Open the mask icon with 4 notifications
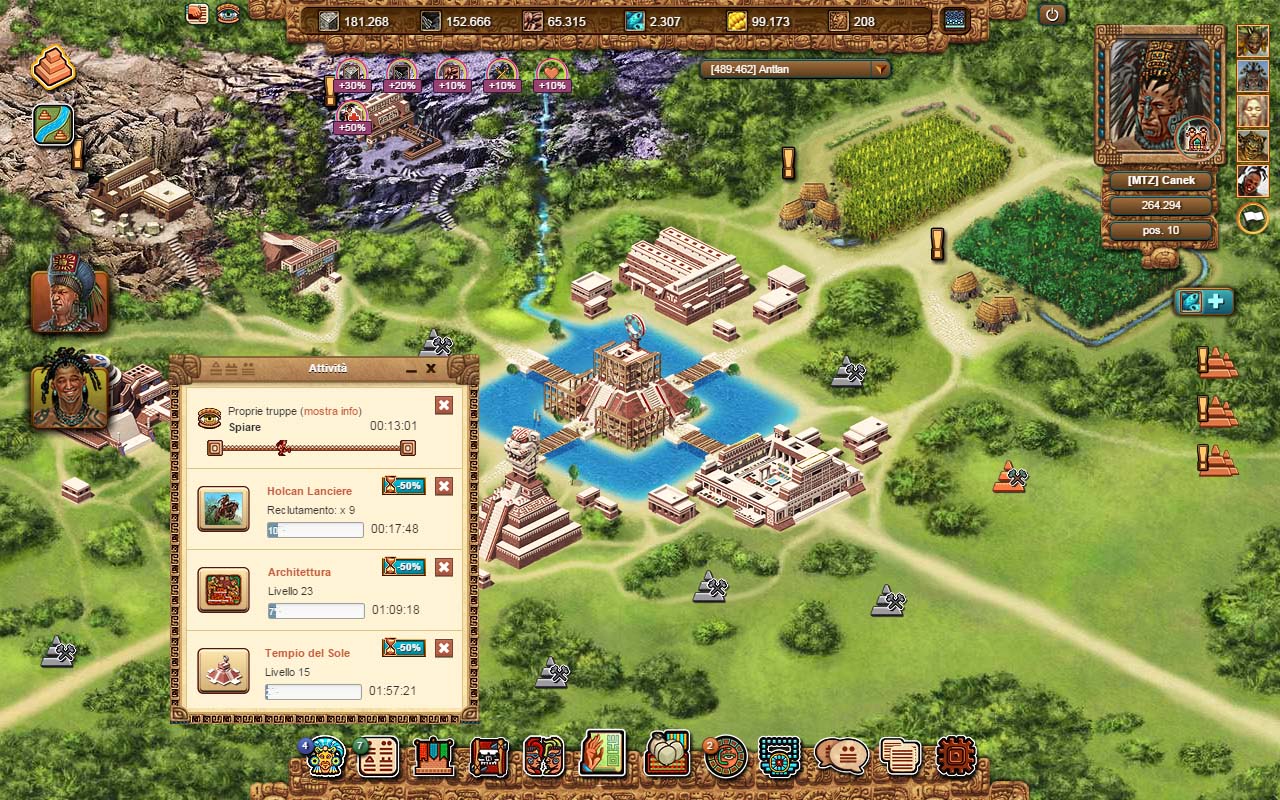Viewport: 1280px width, 800px height. 325,757
